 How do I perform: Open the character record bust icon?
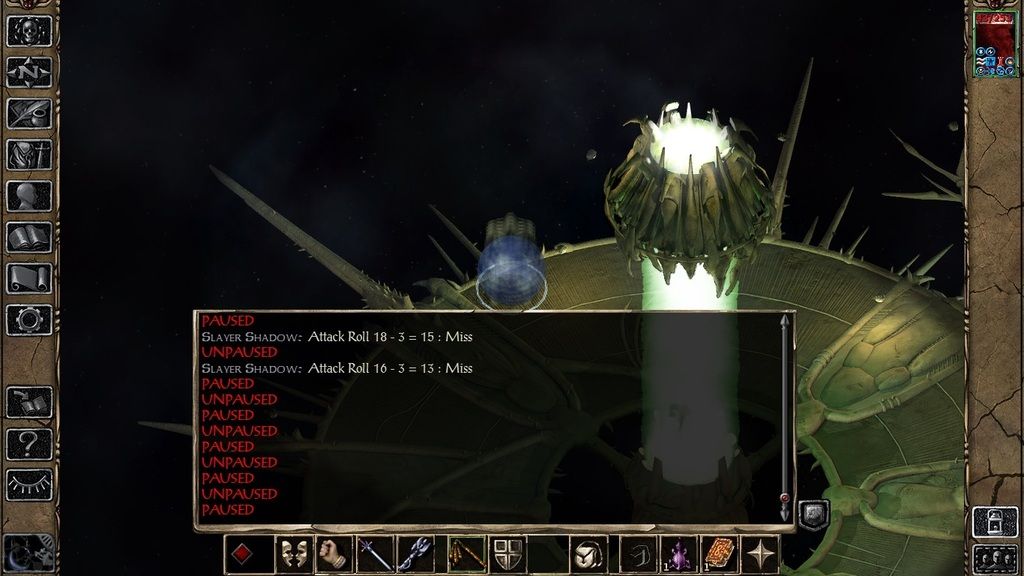(x=29, y=196)
